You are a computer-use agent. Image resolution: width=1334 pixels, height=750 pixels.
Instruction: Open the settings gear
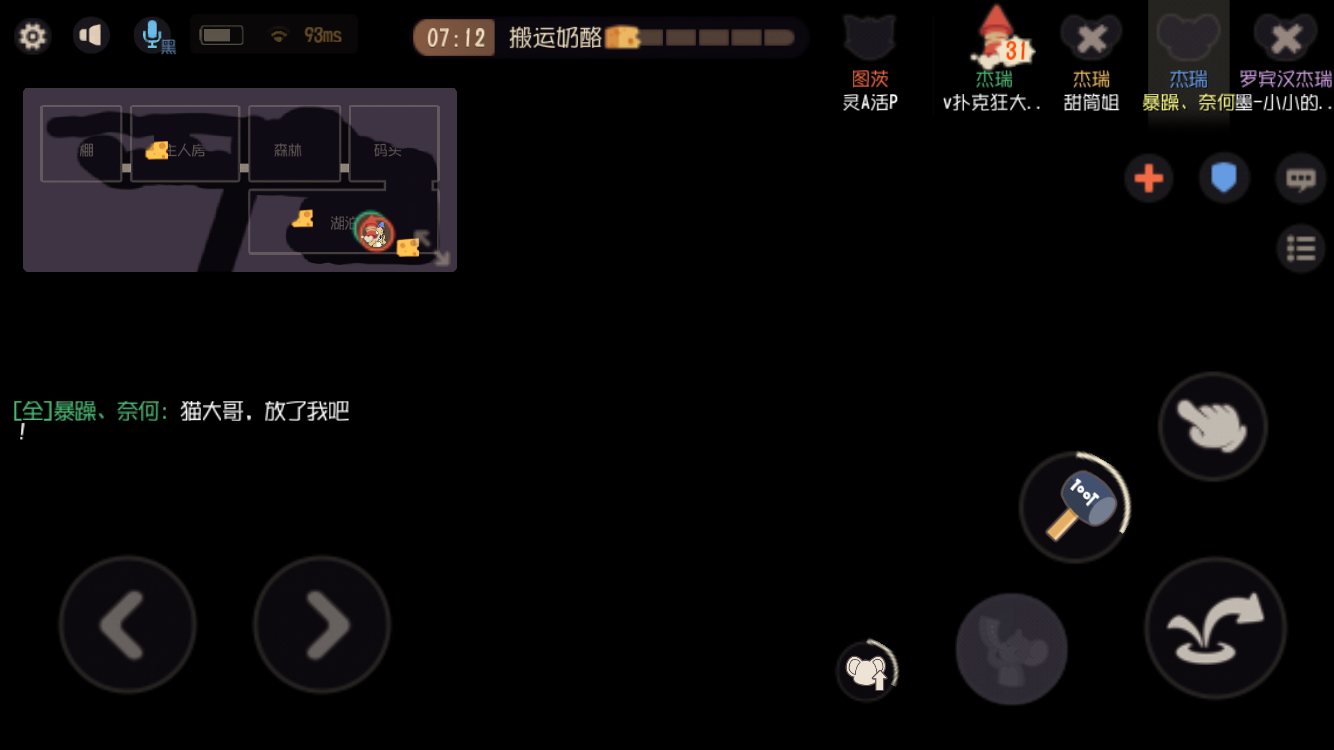[31, 35]
